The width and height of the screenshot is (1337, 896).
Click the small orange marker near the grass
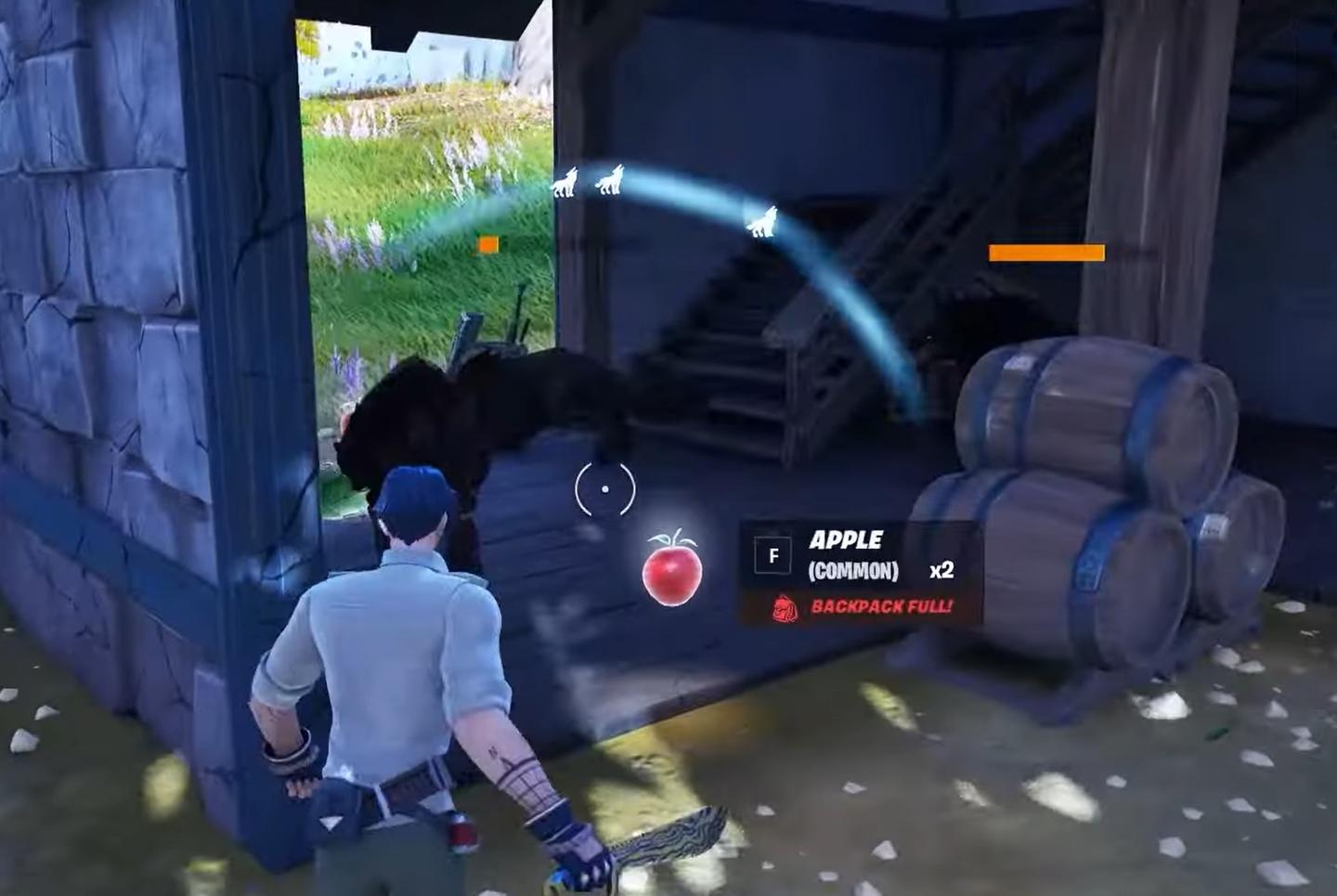coord(489,245)
